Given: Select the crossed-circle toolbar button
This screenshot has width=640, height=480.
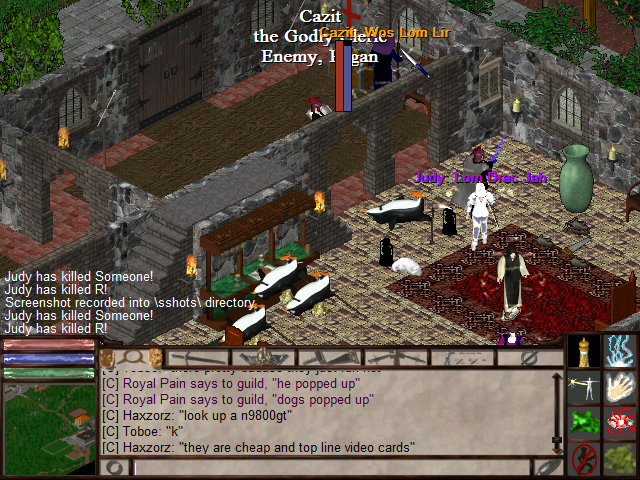Looking at the screenshot, I should [x=527, y=357].
